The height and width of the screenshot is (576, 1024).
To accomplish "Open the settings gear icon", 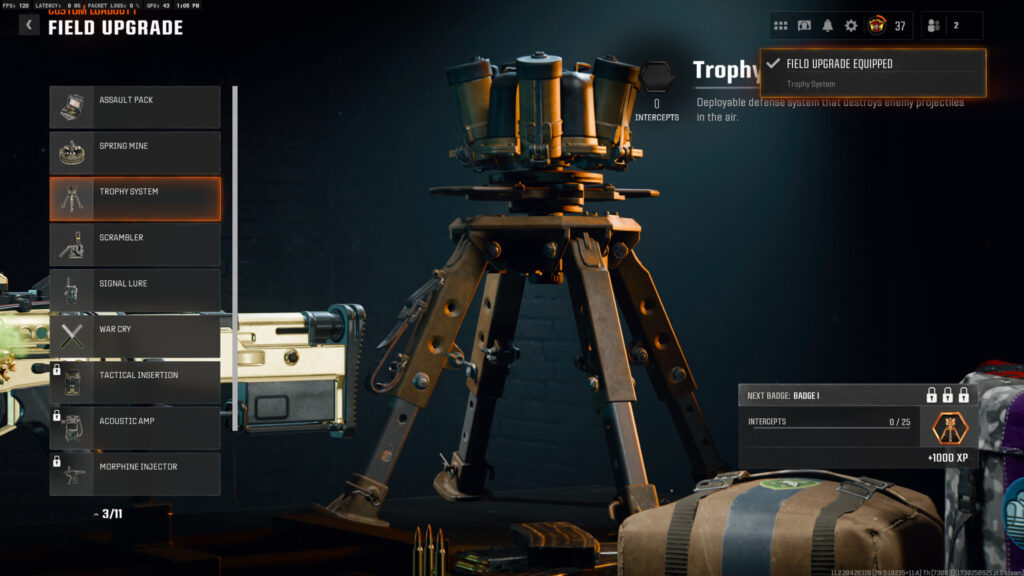I will coord(851,26).
